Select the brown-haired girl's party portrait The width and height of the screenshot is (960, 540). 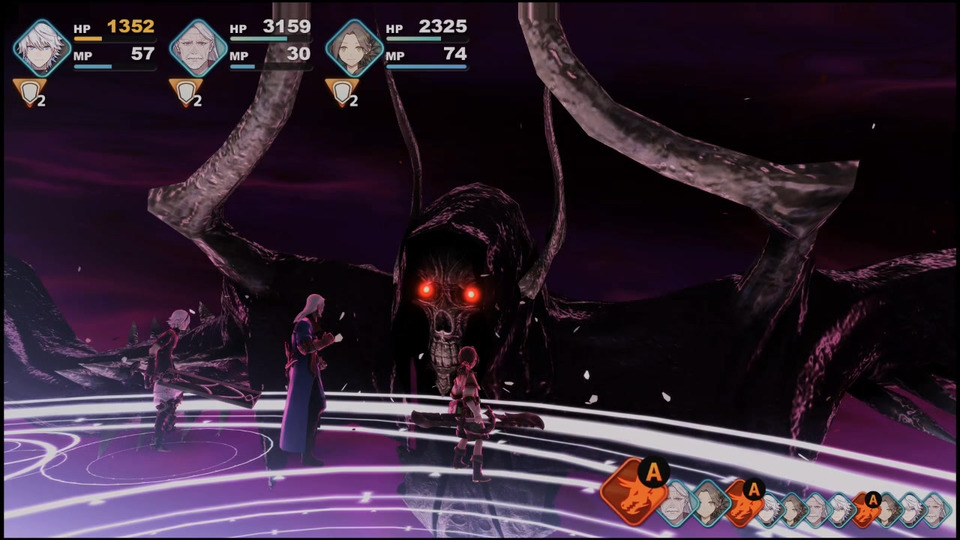tap(354, 47)
